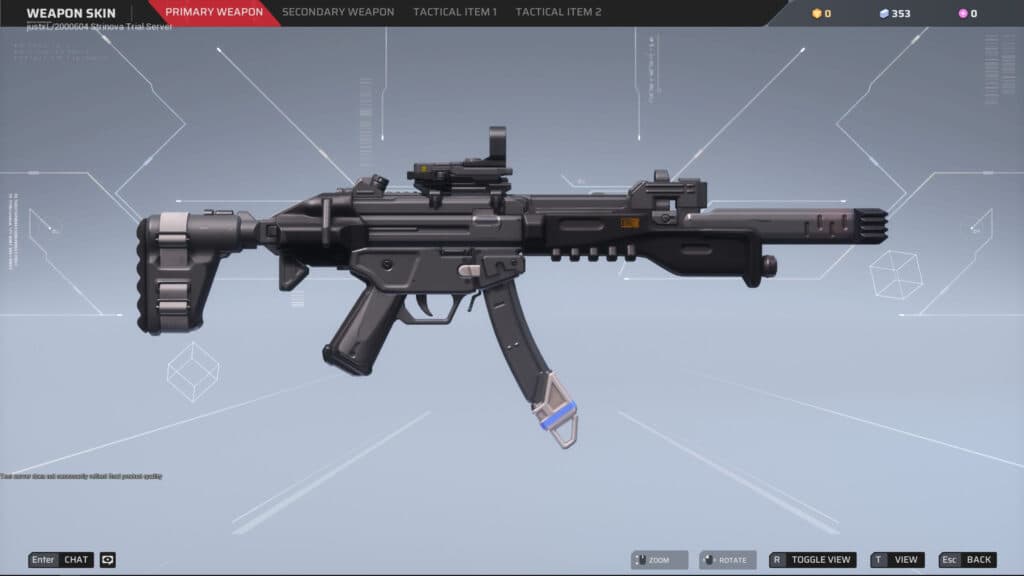Click the View button beside Toggle View
The image size is (1024, 576).
(897, 560)
